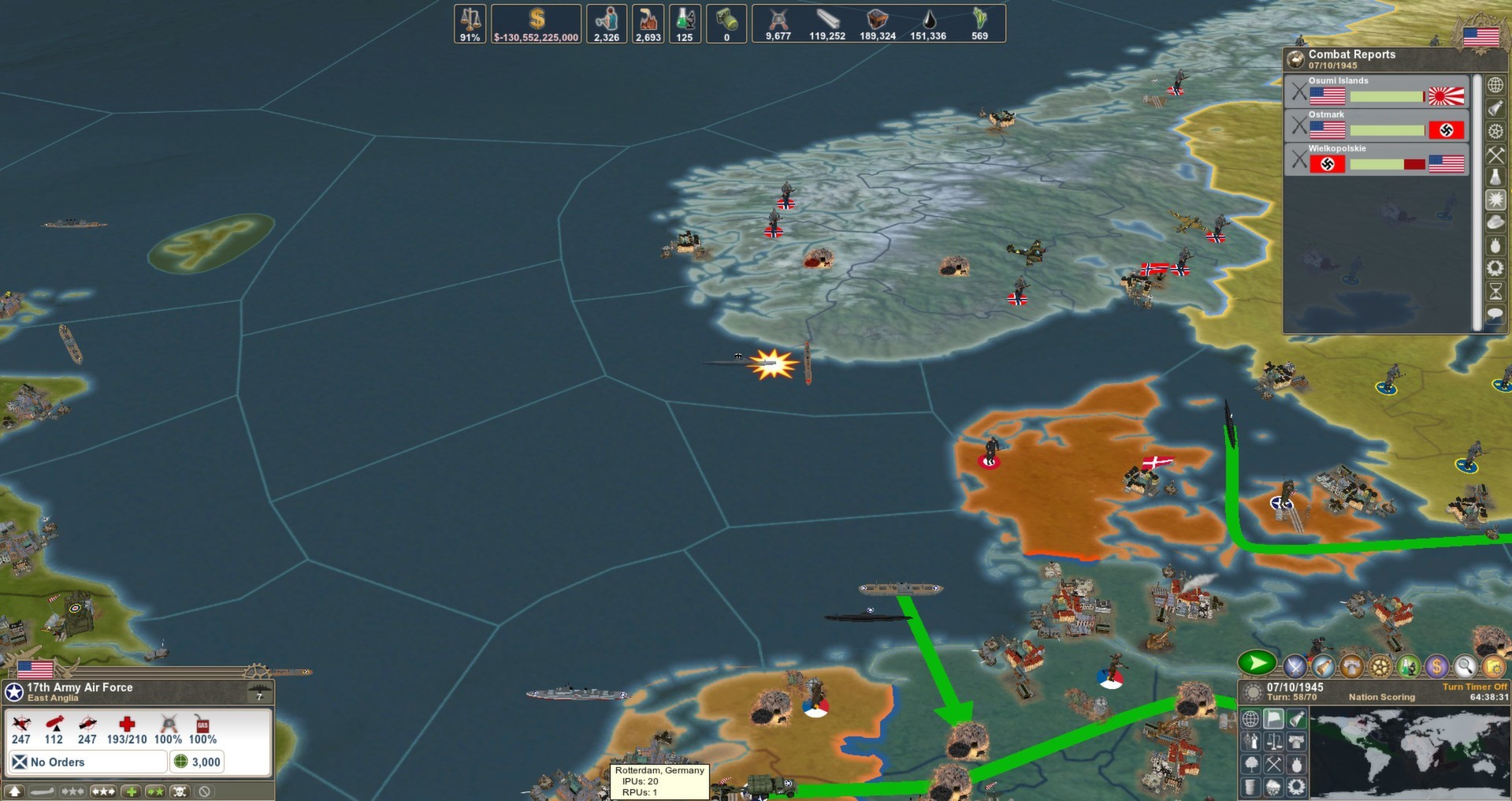The width and height of the screenshot is (1512, 801).
Task: Open the Ostmark combat report
Action: (1376, 125)
